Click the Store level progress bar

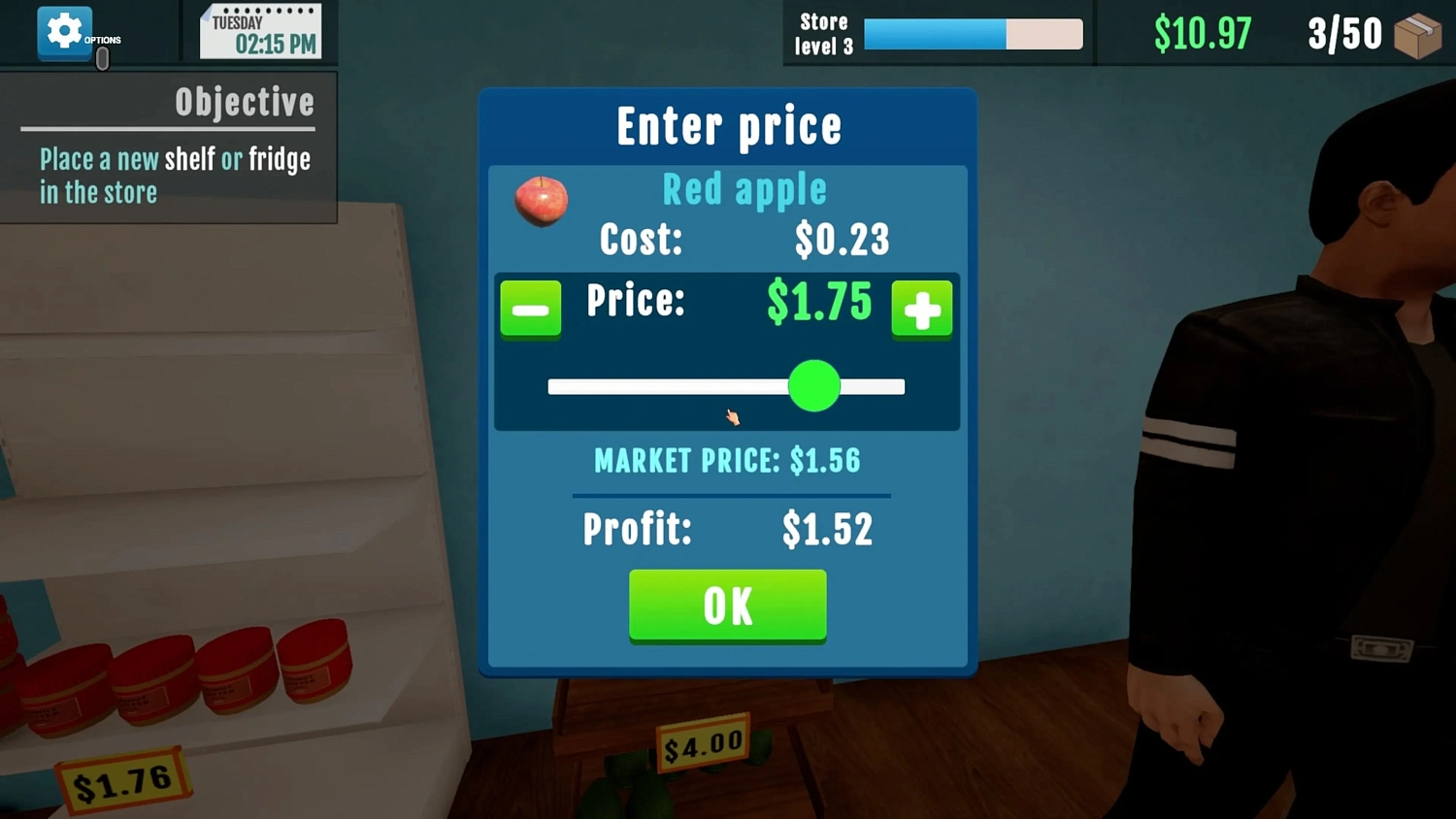tap(974, 33)
